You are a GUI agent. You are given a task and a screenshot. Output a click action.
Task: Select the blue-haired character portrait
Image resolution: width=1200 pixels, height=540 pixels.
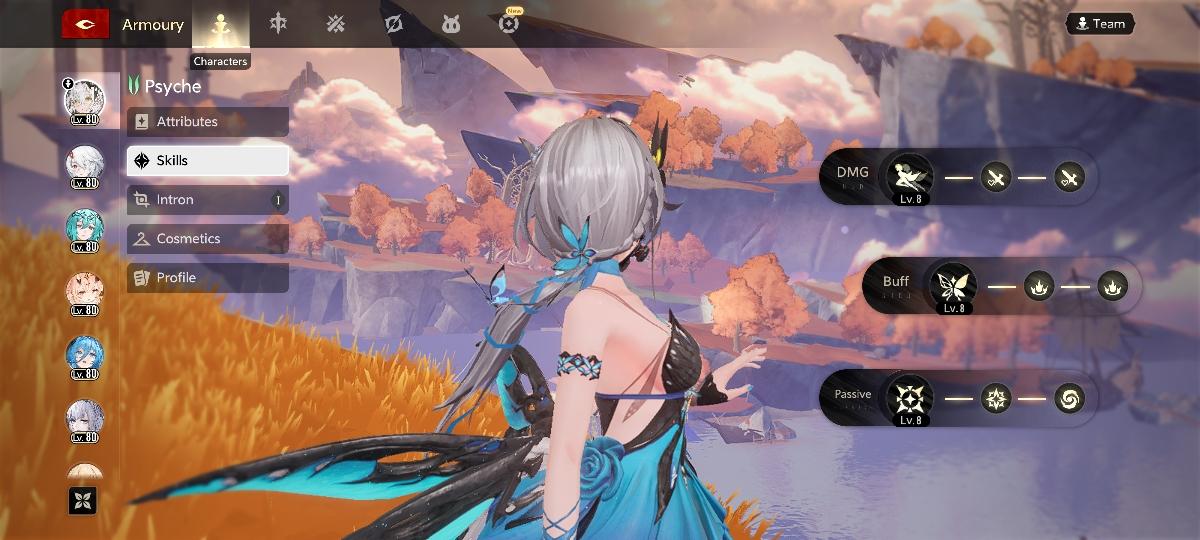pos(84,355)
